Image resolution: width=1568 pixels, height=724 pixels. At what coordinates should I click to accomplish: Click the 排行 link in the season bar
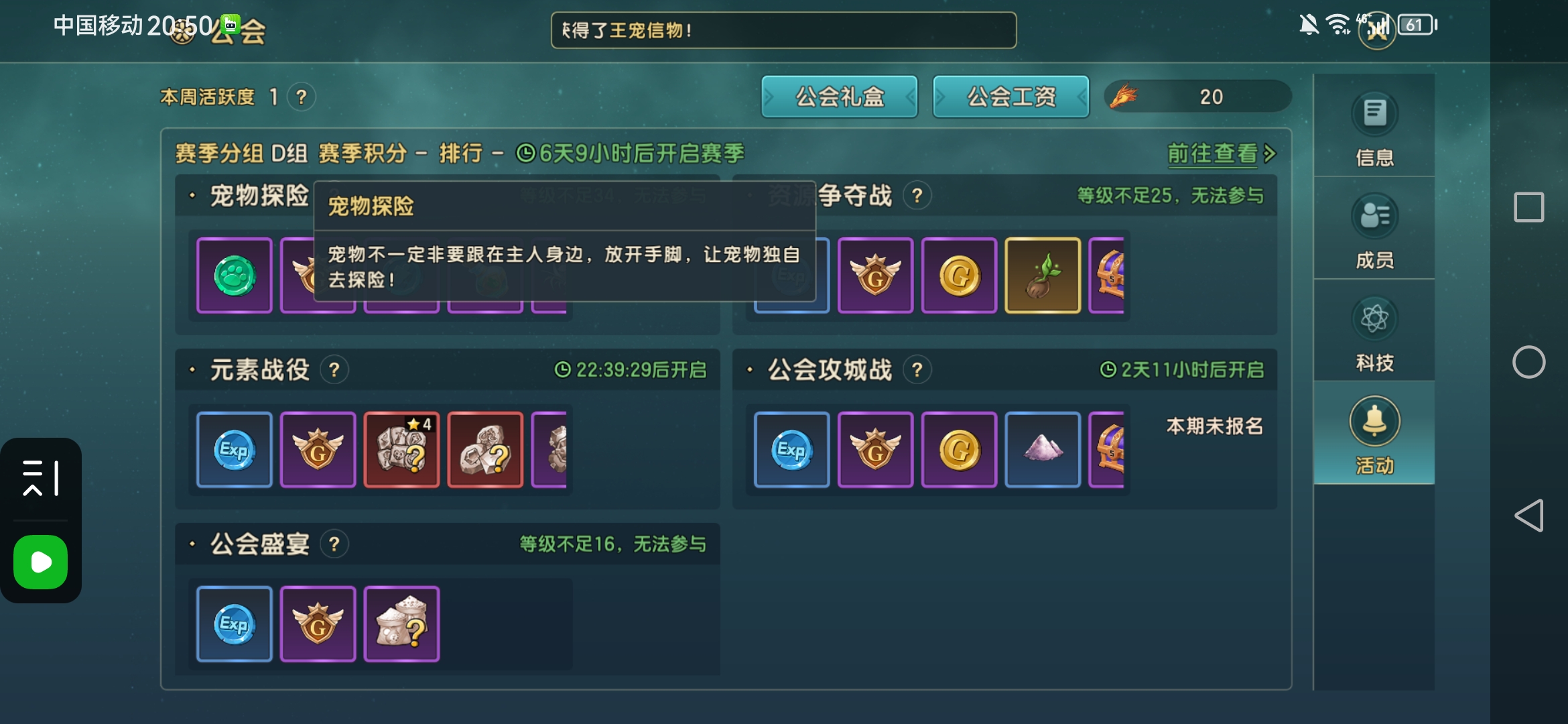pos(463,154)
